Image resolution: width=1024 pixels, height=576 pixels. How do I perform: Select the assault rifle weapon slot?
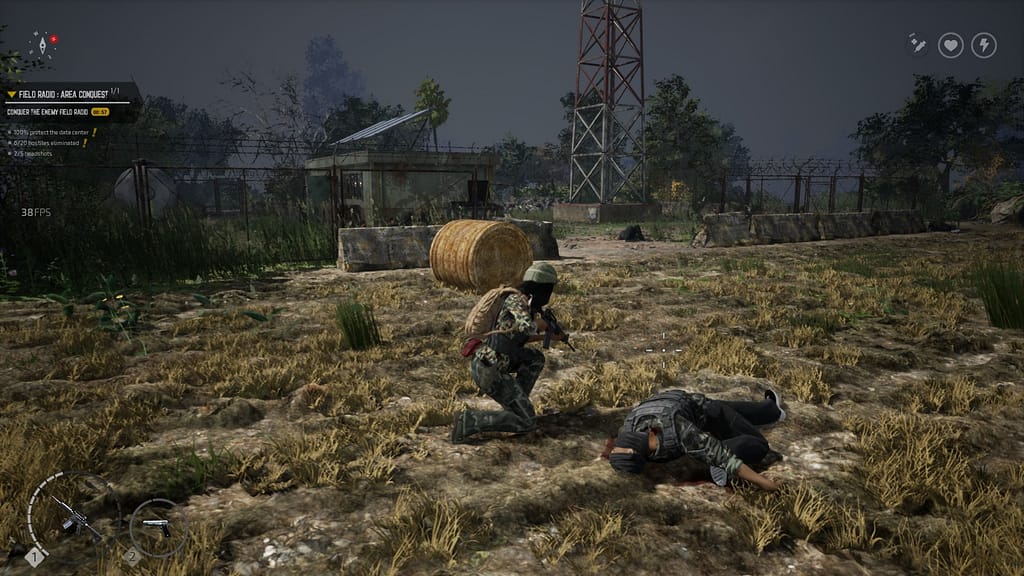click(x=68, y=518)
